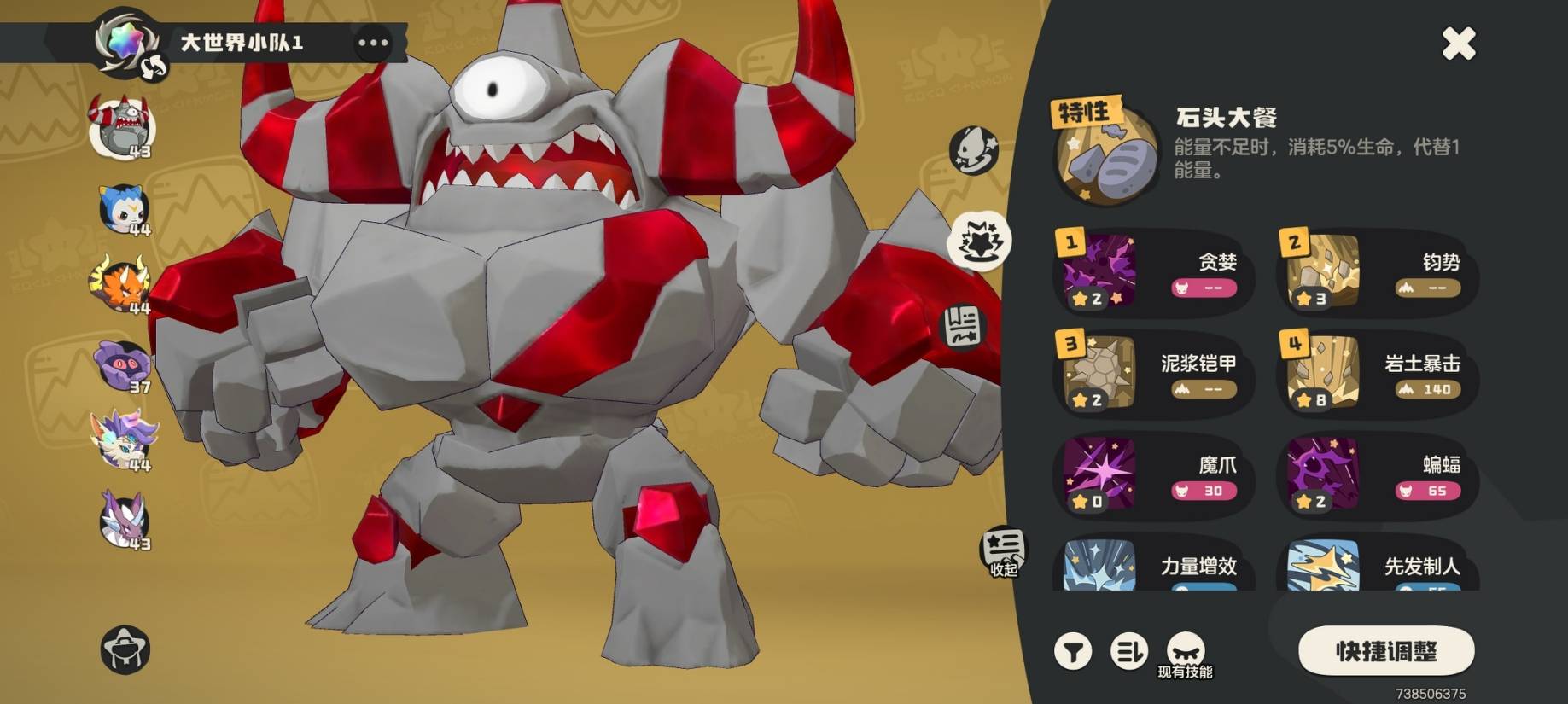This screenshot has height=704, width=1568.
Task: Collapse the panel with the 收起 button
Action: click(1003, 552)
